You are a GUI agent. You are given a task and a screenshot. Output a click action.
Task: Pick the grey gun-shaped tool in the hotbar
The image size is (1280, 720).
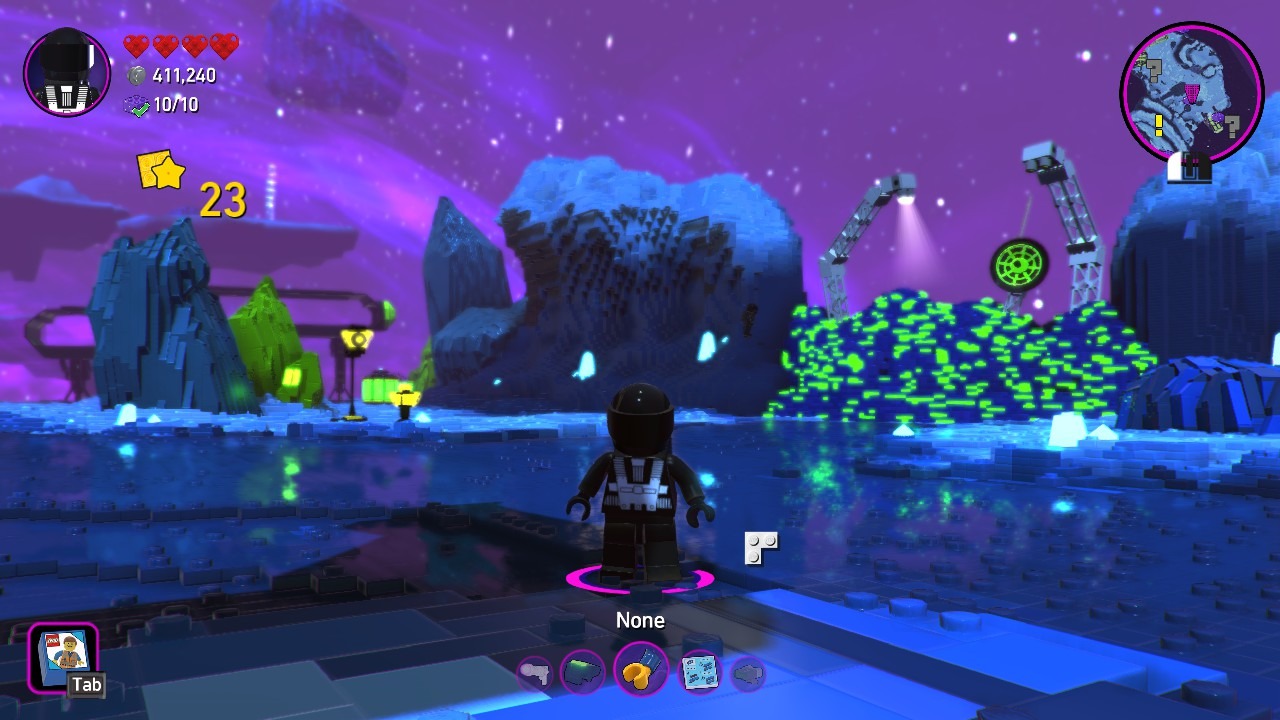pyautogui.click(x=535, y=673)
